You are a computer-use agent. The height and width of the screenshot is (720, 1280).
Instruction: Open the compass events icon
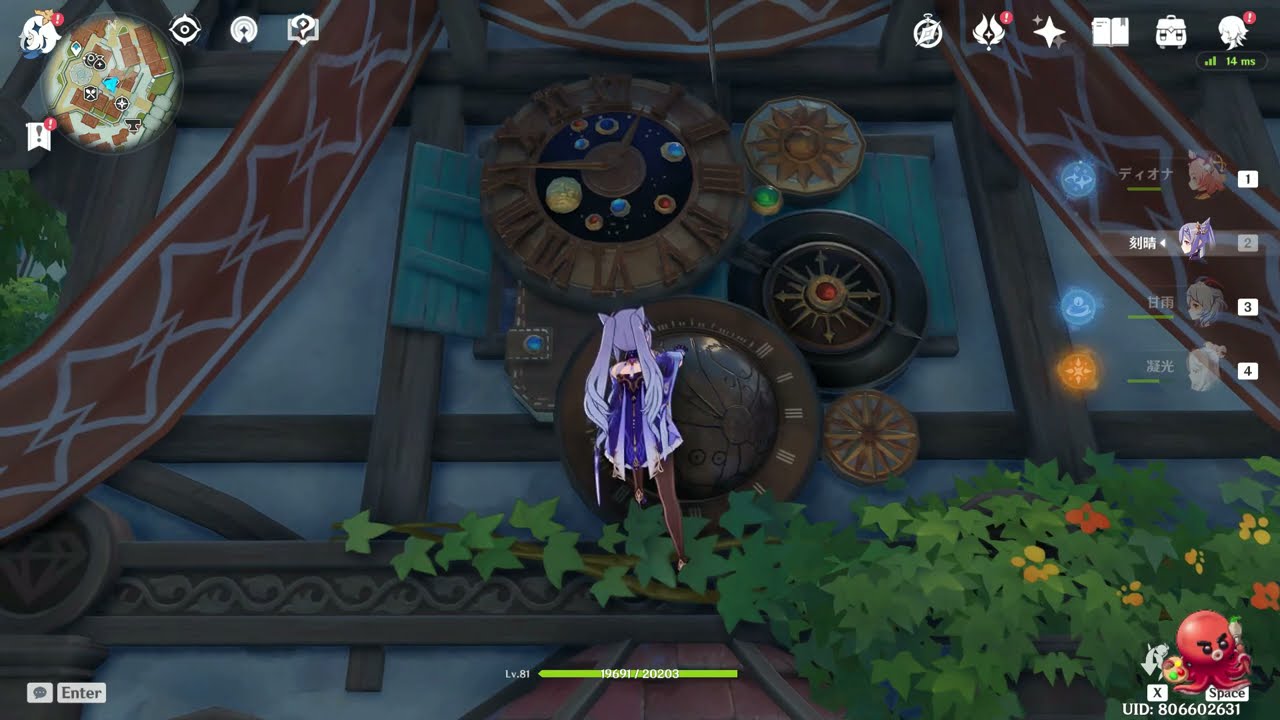[x=928, y=32]
